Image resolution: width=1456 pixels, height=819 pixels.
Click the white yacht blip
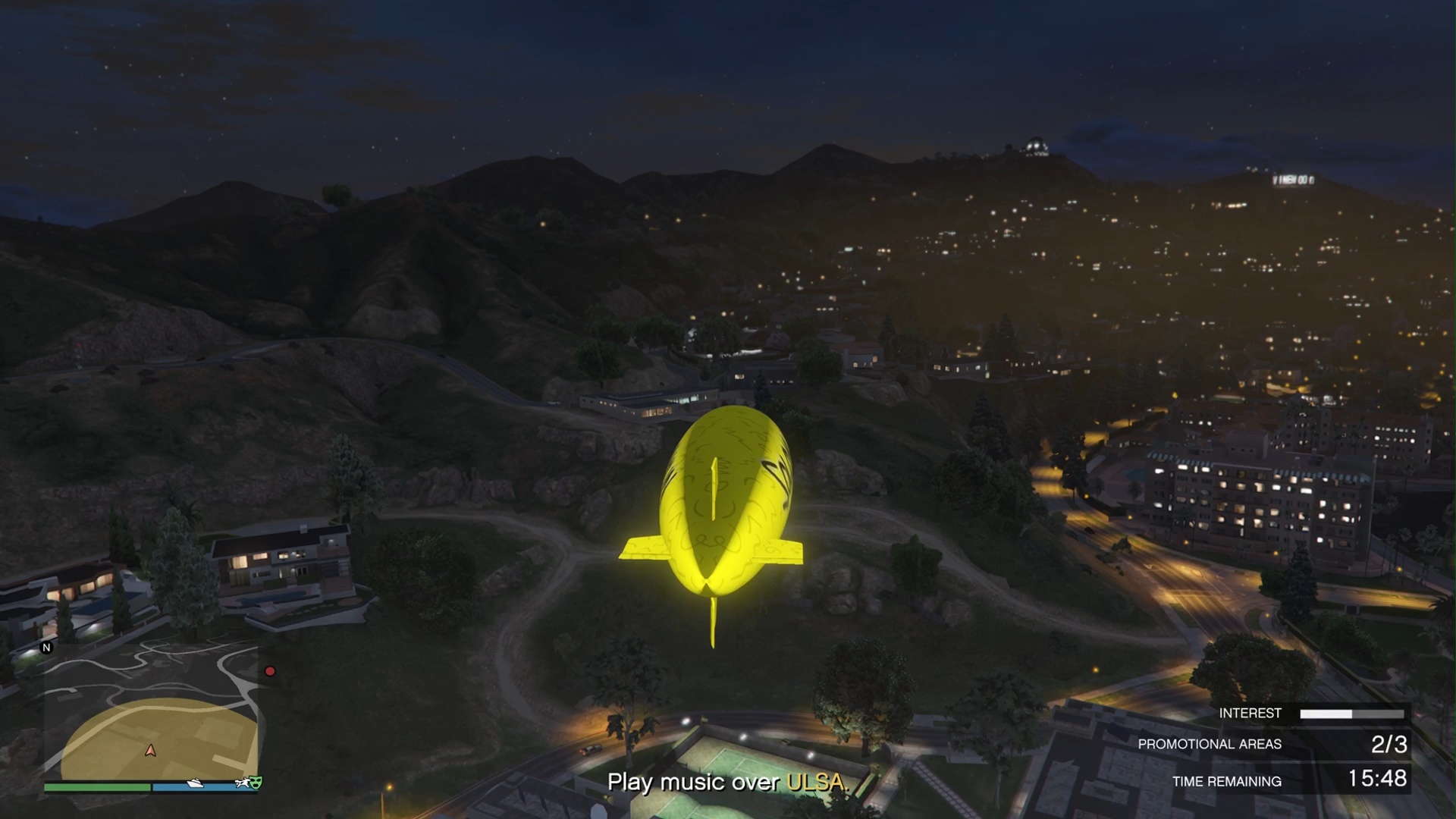[x=195, y=783]
